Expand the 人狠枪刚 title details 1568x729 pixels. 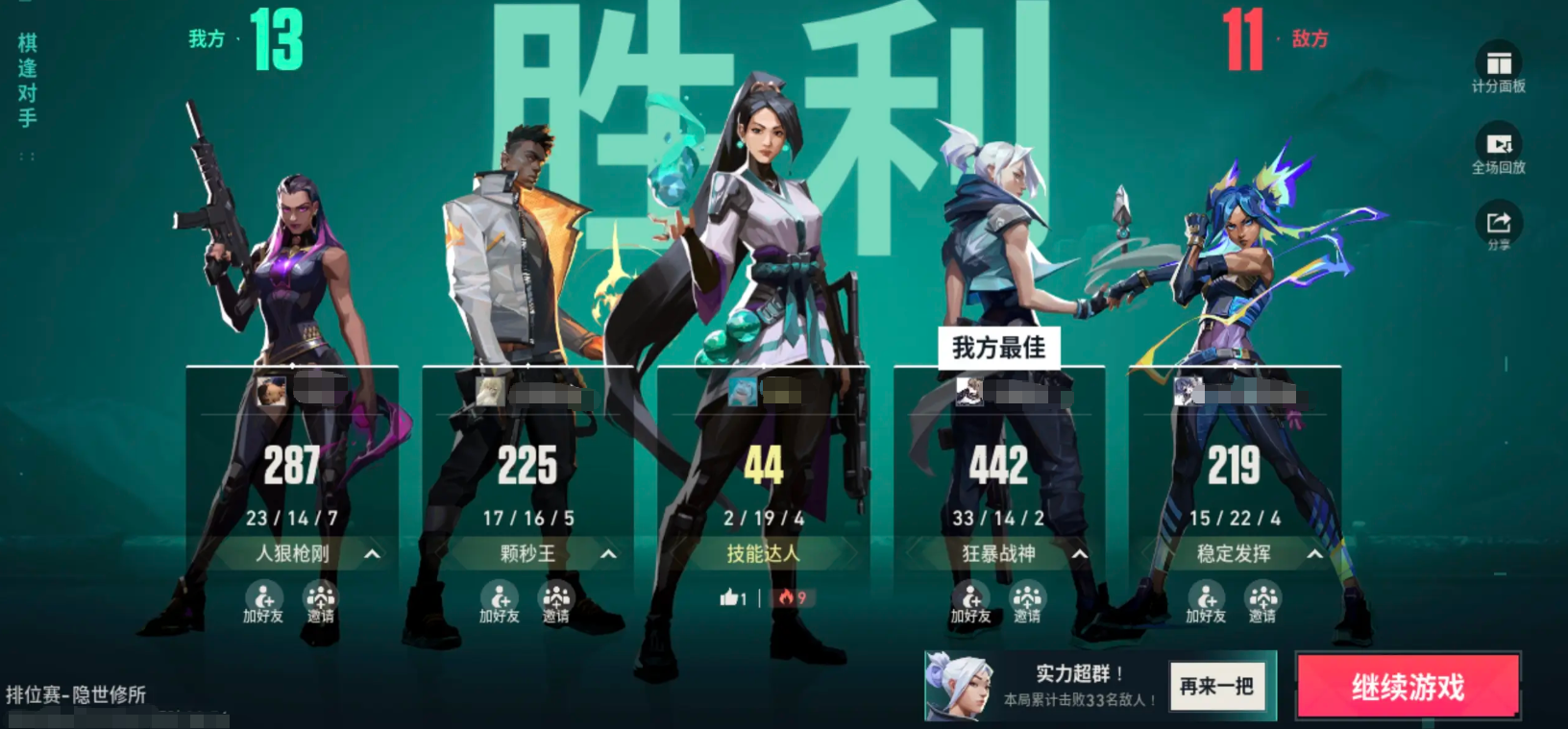(x=371, y=554)
